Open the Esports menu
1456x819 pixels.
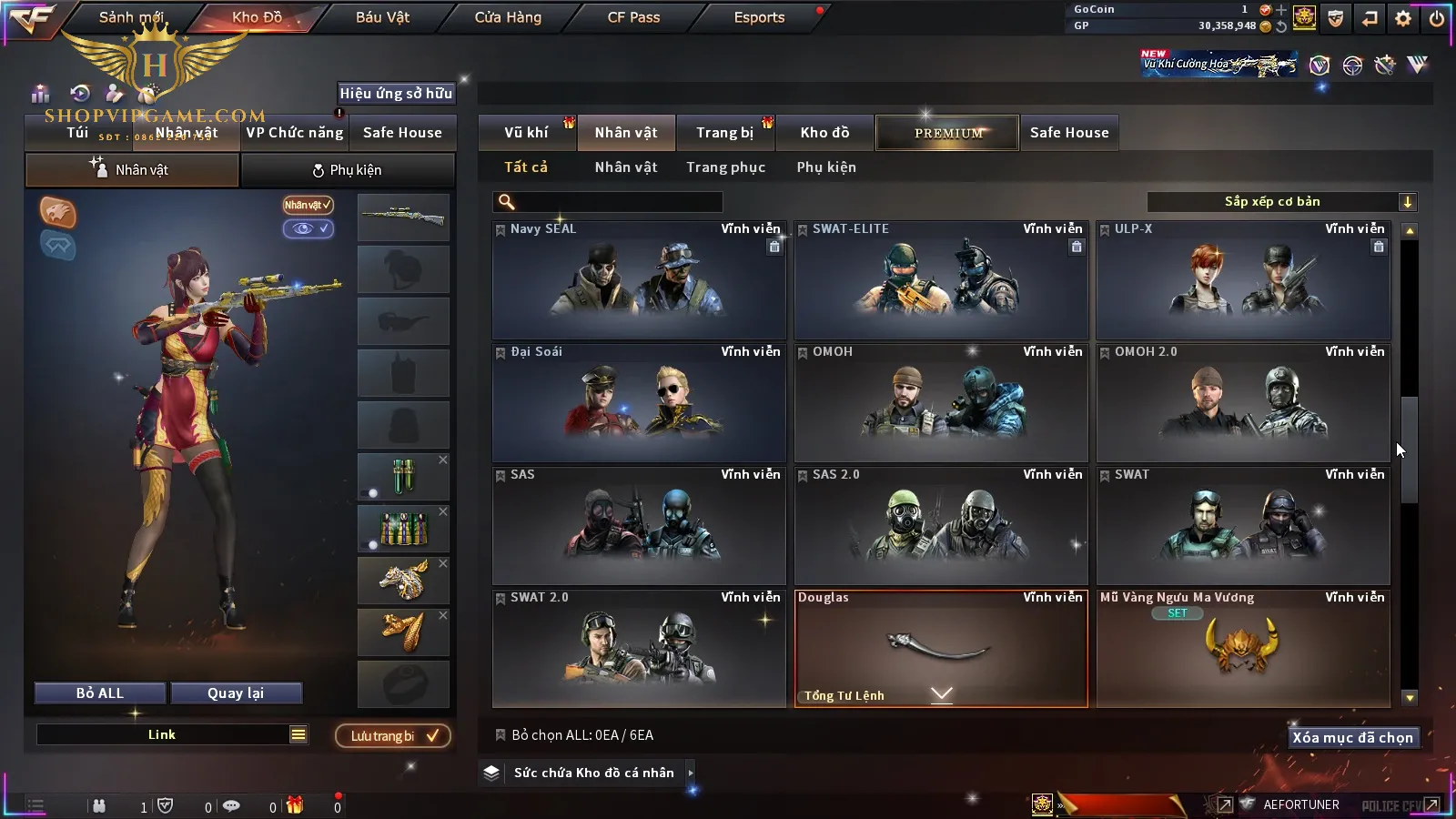(x=759, y=17)
